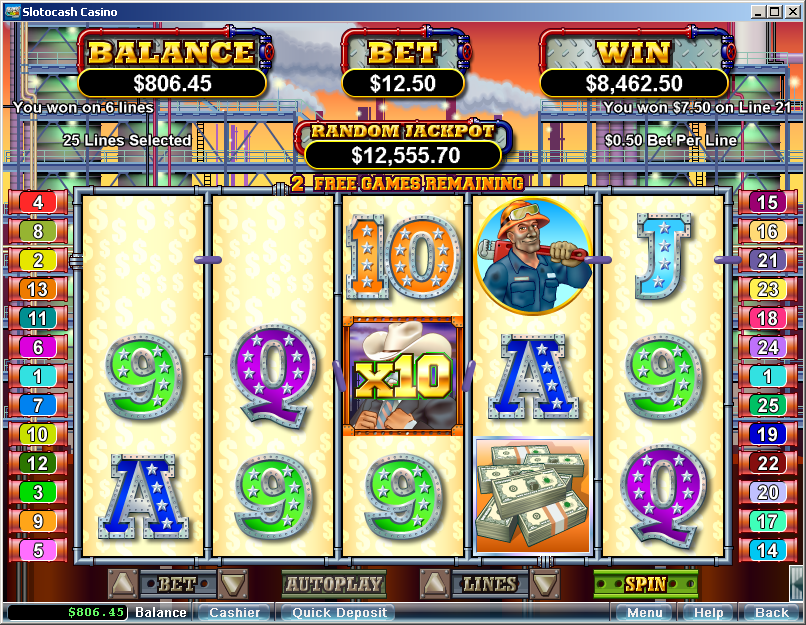Lower the number of lines with the down arrow
This screenshot has height=625, width=806.
pyautogui.click(x=545, y=583)
